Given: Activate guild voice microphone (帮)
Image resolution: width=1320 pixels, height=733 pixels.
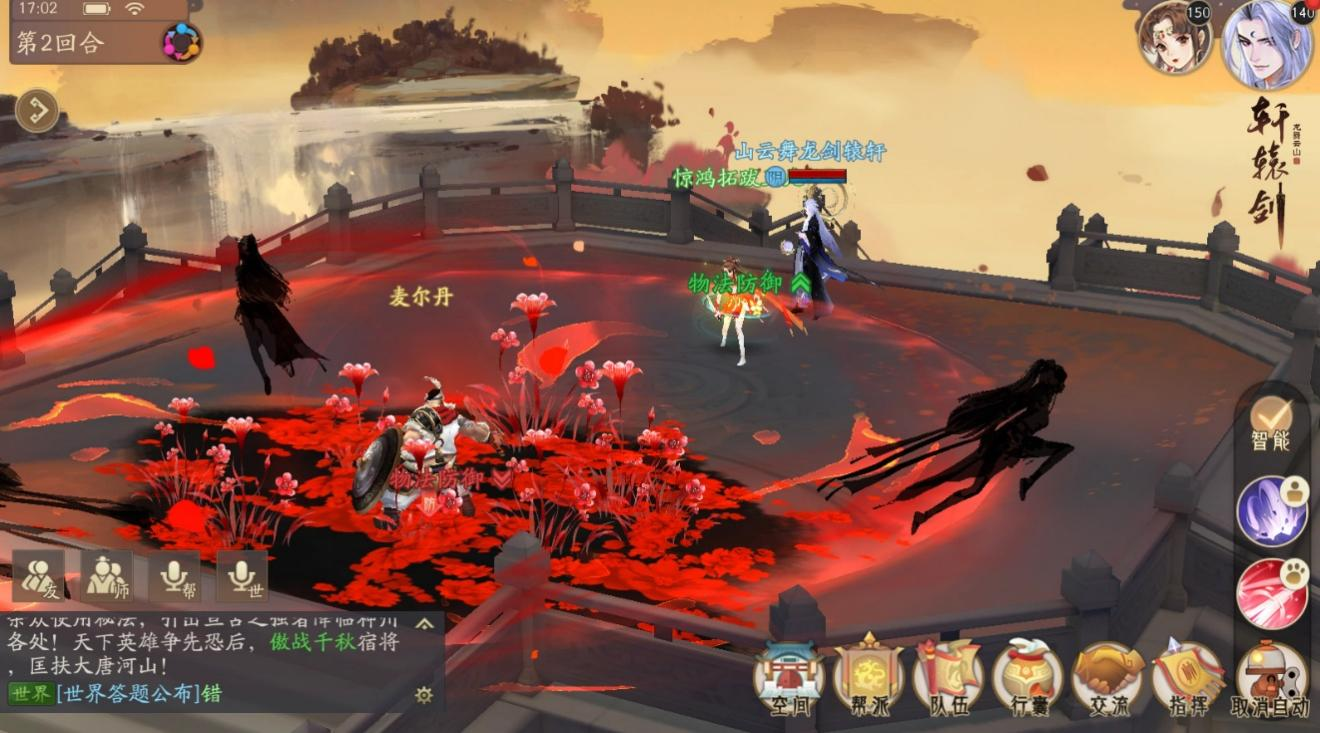Looking at the screenshot, I should click(x=174, y=576).
